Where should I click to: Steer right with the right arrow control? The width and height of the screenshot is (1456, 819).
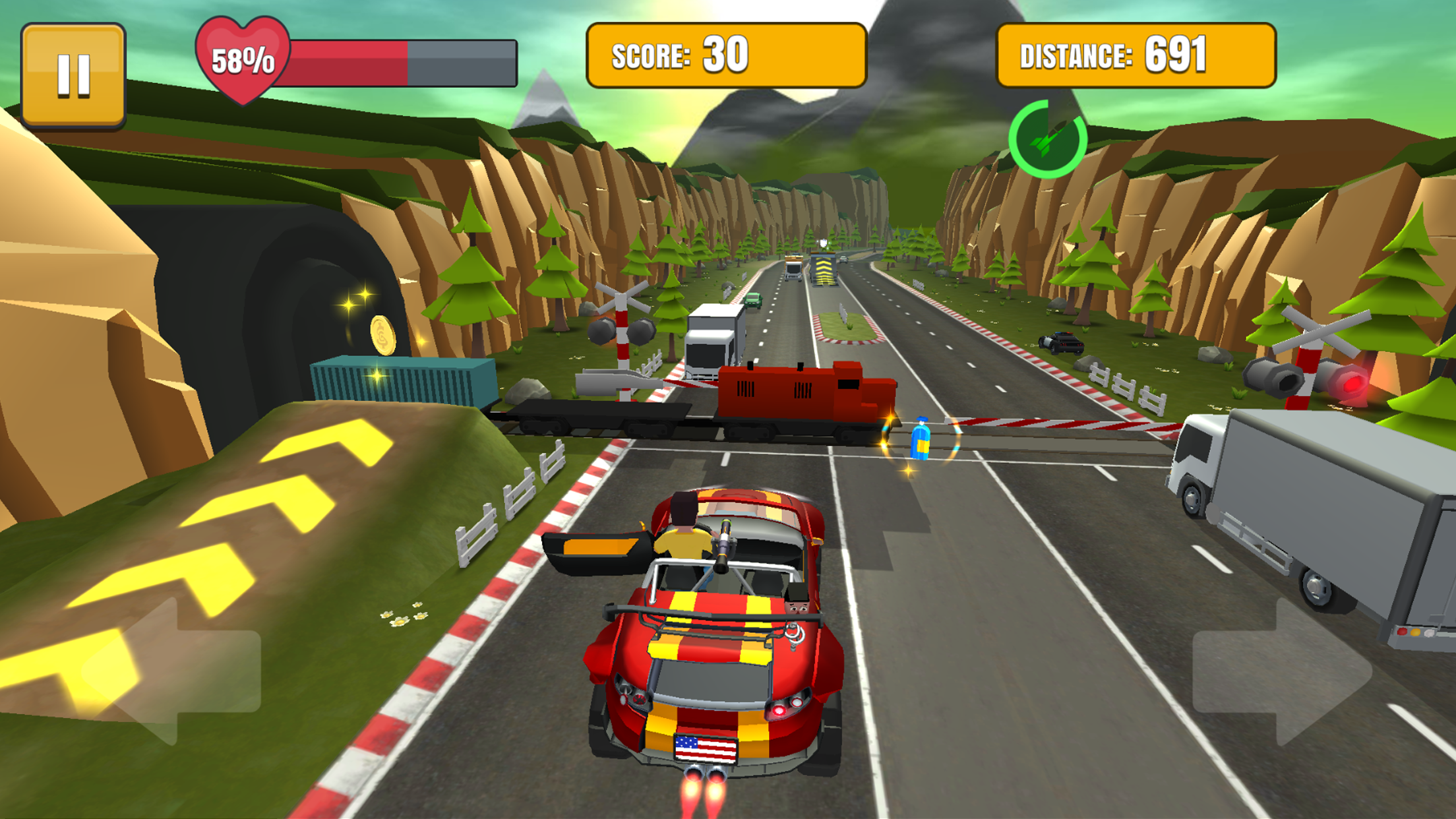point(1279,673)
